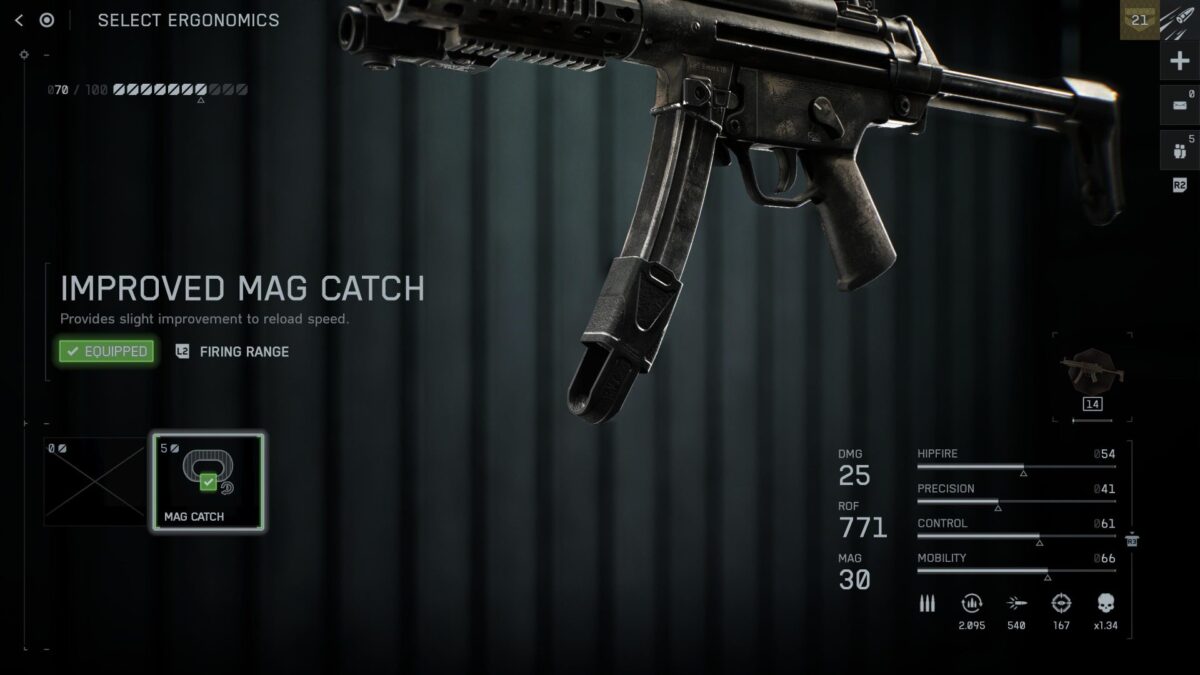Open the ergonomics category showing count 5
Image resolution: width=1200 pixels, height=675 pixels.
click(1180, 150)
